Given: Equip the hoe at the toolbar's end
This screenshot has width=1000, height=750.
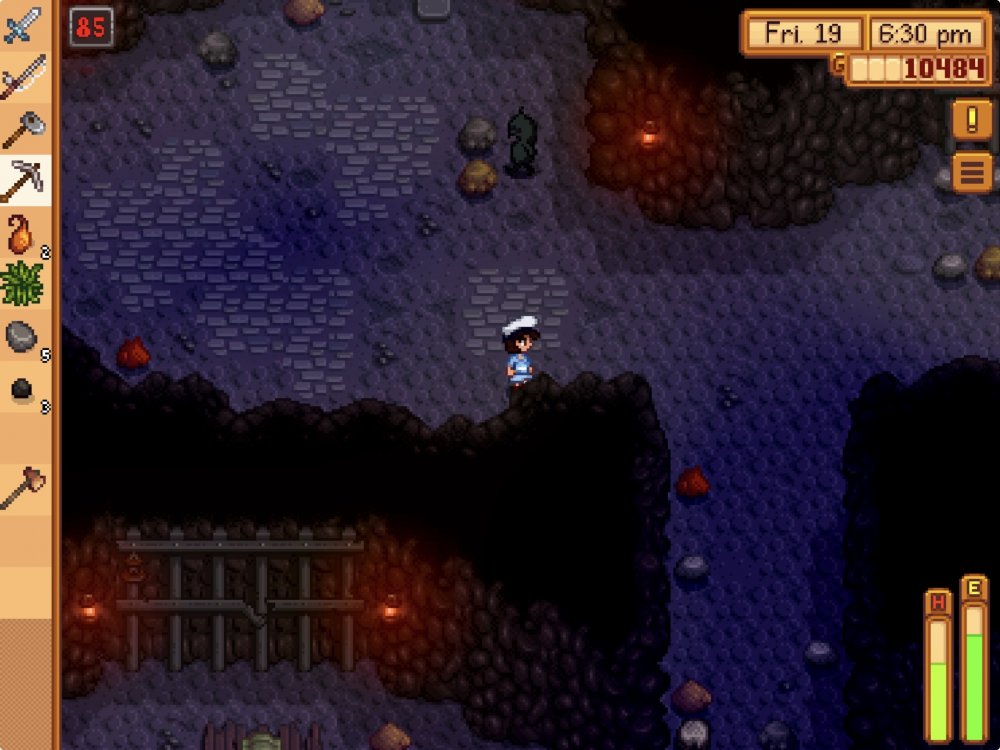Looking at the screenshot, I should click(24, 490).
